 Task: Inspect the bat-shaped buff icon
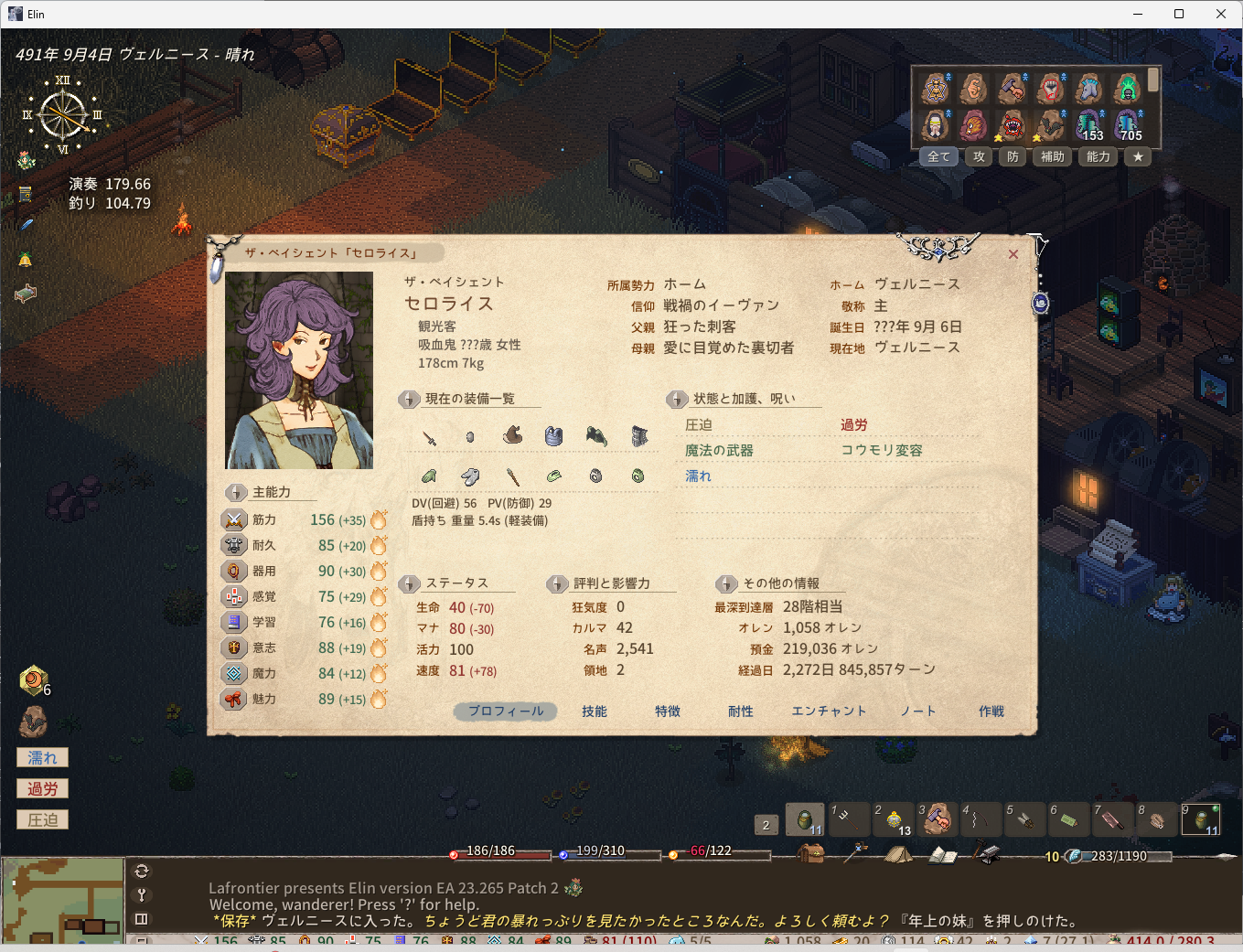tap(1050, 126)
